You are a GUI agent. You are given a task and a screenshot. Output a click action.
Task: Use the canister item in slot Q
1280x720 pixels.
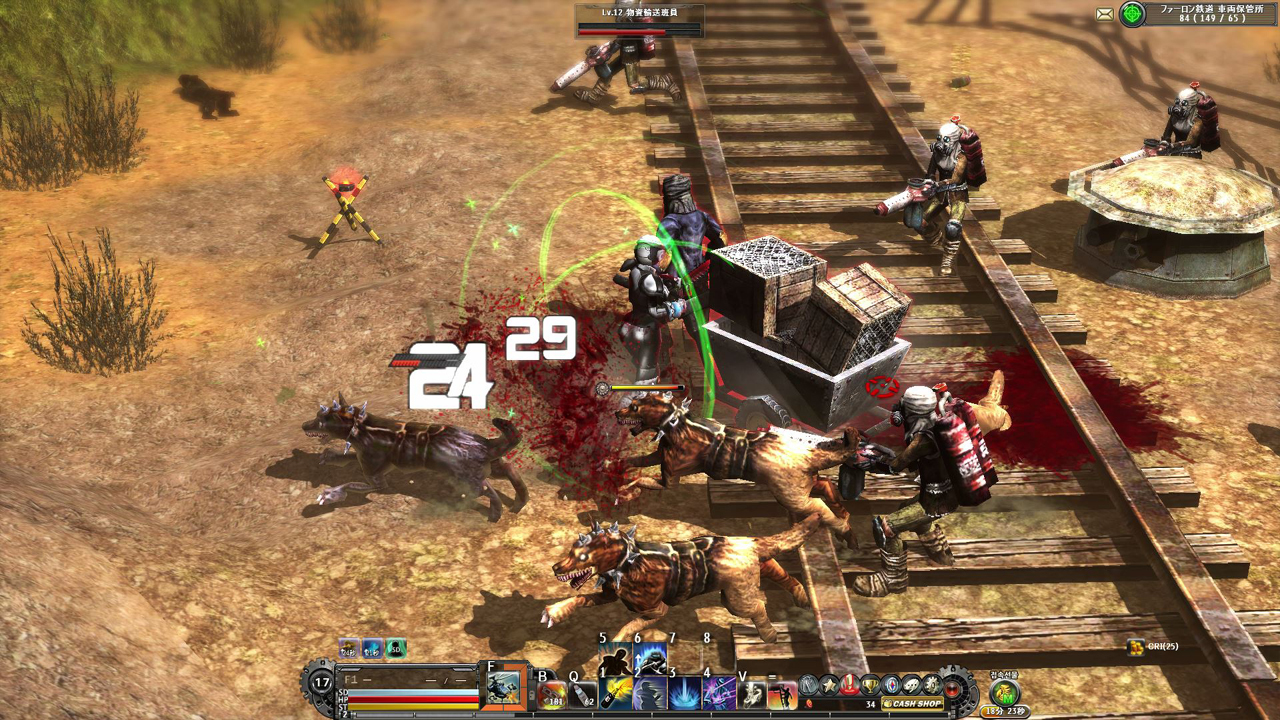(584, 693)
